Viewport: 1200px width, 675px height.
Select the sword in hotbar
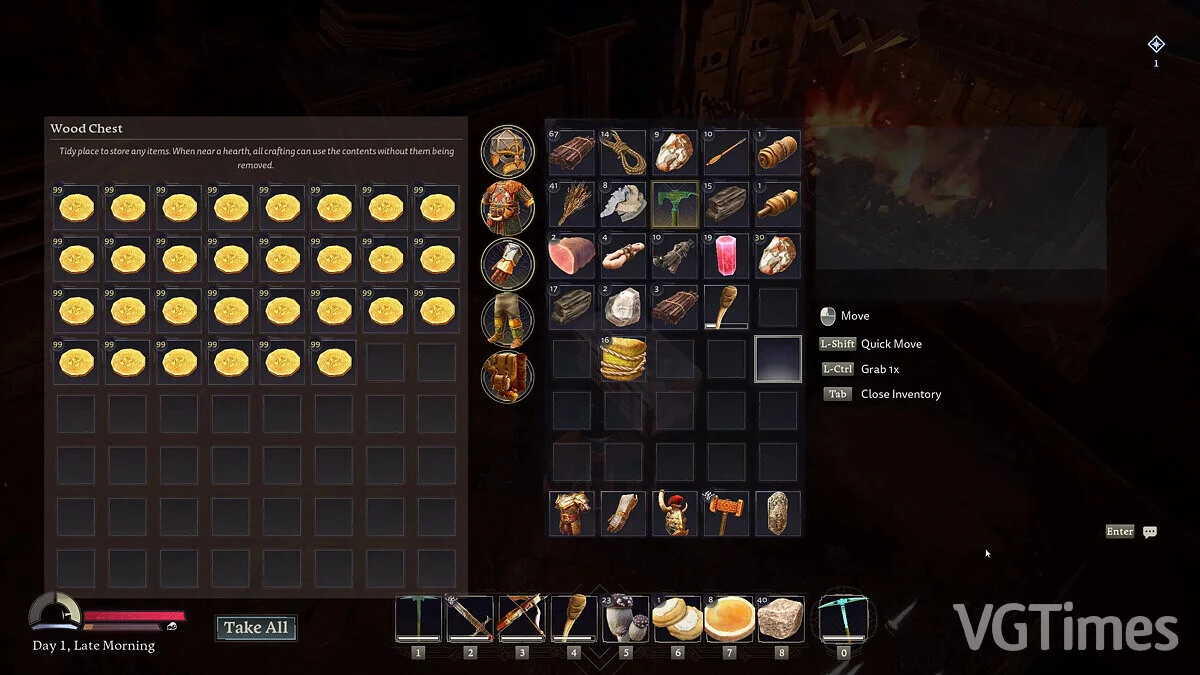(x=470, y=619)
